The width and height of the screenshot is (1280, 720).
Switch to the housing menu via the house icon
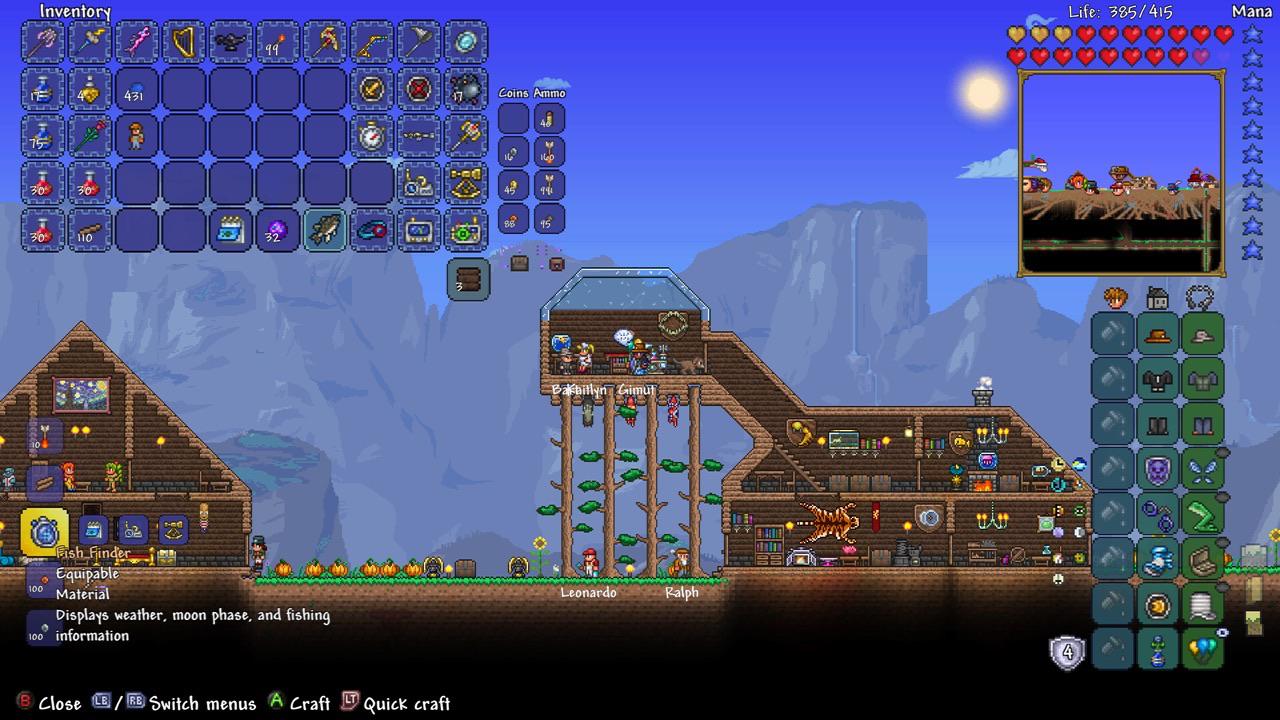(1157, 299)
